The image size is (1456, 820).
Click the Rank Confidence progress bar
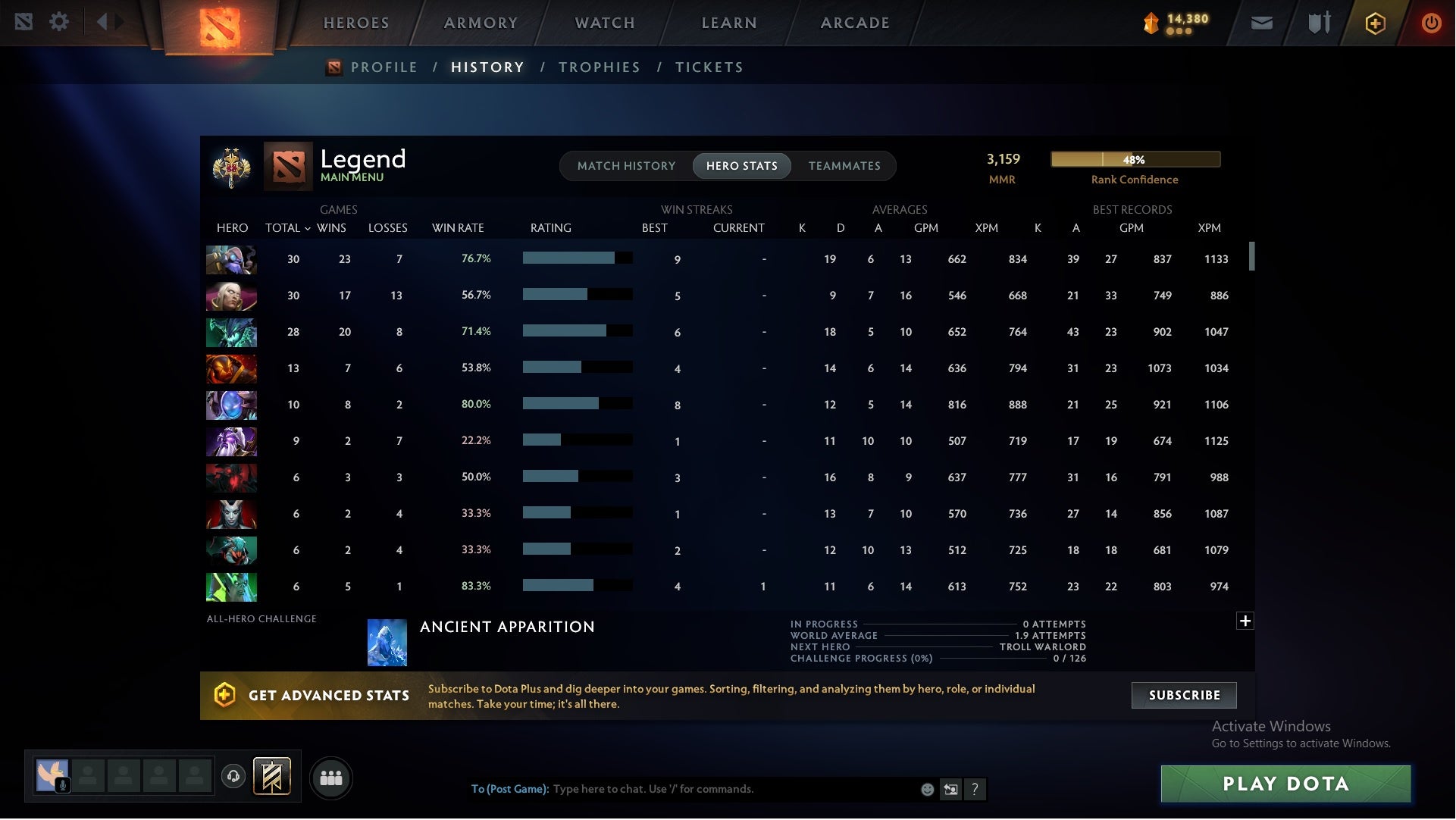click(1135, 159)
